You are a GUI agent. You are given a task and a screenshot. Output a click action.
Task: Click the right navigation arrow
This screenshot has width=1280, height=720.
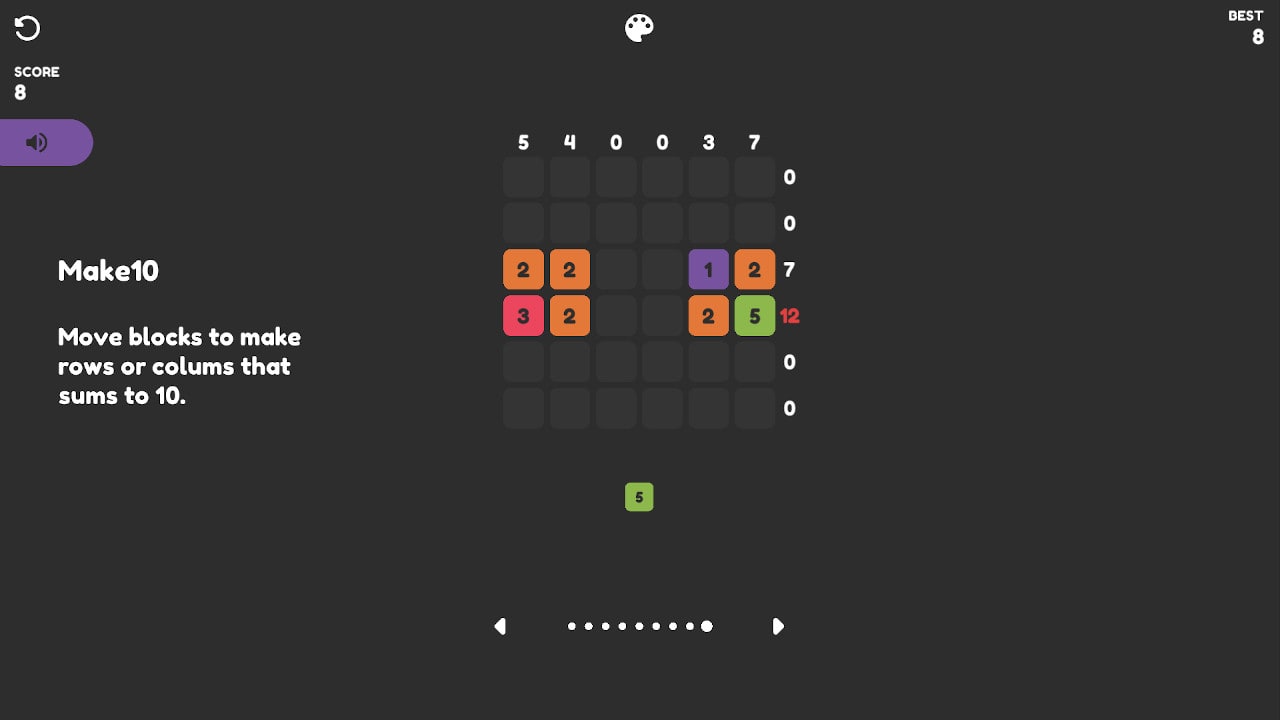[x=779, y=626]
